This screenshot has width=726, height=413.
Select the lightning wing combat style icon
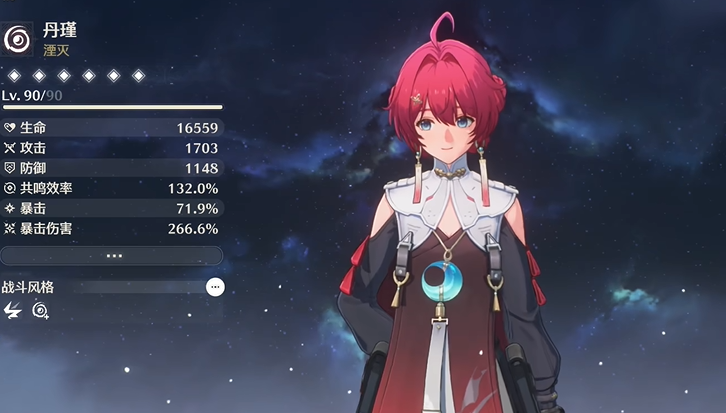point(13,311)
